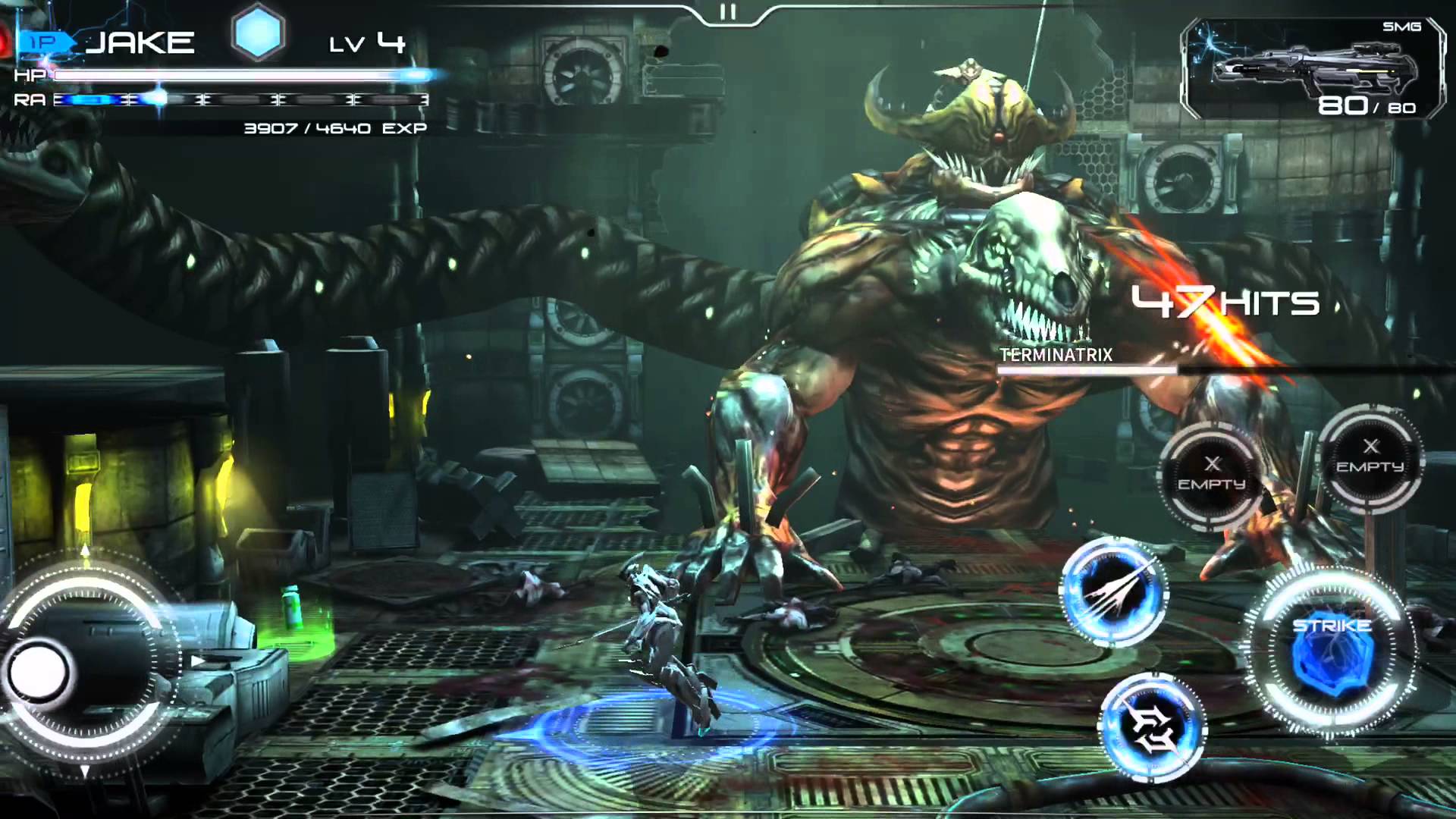Tap the 80/80 ammo counter
Image resolution: width=1456 pixels, height=819 pixels.
coord(1367,106)
